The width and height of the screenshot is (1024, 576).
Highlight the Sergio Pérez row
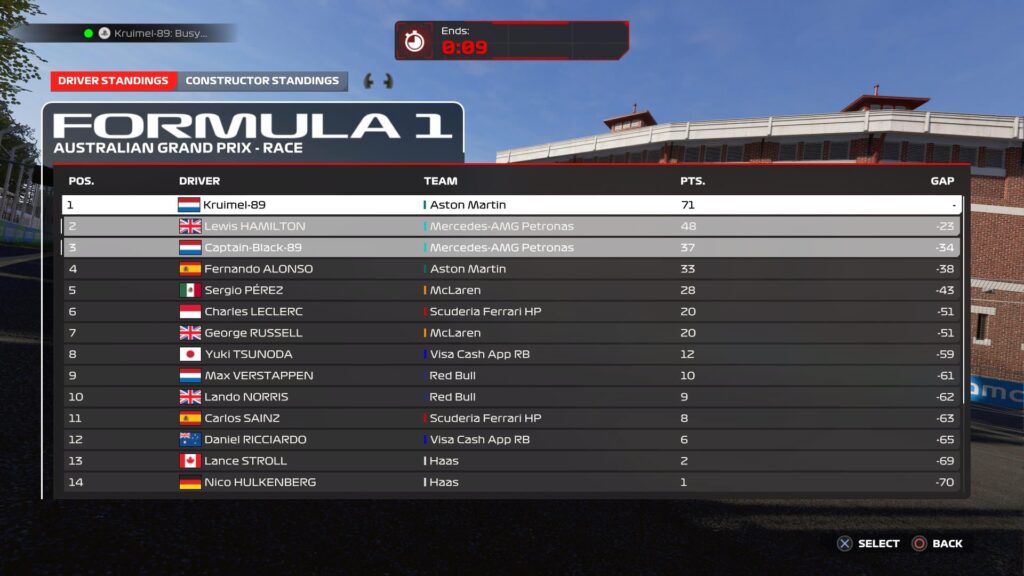511,290
